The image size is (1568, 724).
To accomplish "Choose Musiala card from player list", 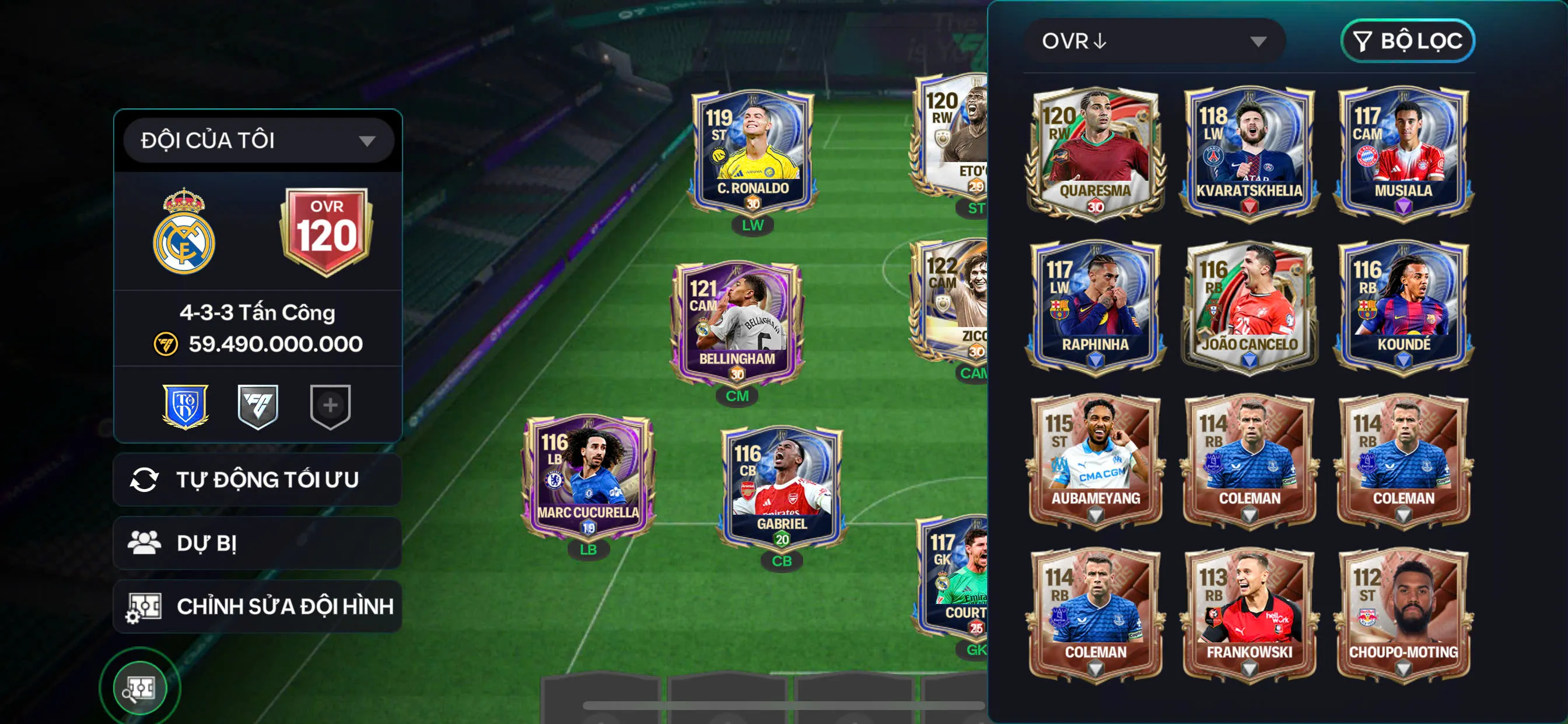I will click(1403, 153).
